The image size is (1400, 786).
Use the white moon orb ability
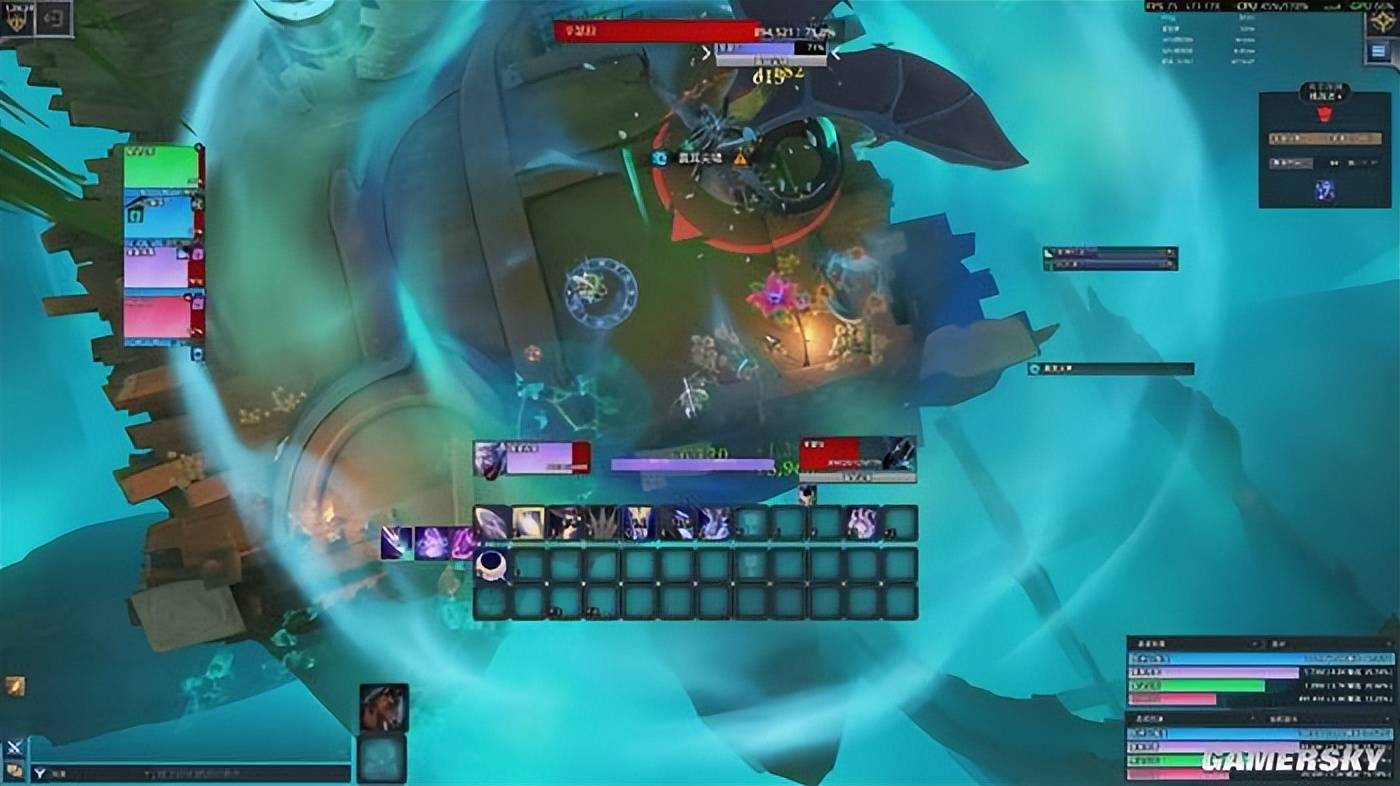[492, 565]
